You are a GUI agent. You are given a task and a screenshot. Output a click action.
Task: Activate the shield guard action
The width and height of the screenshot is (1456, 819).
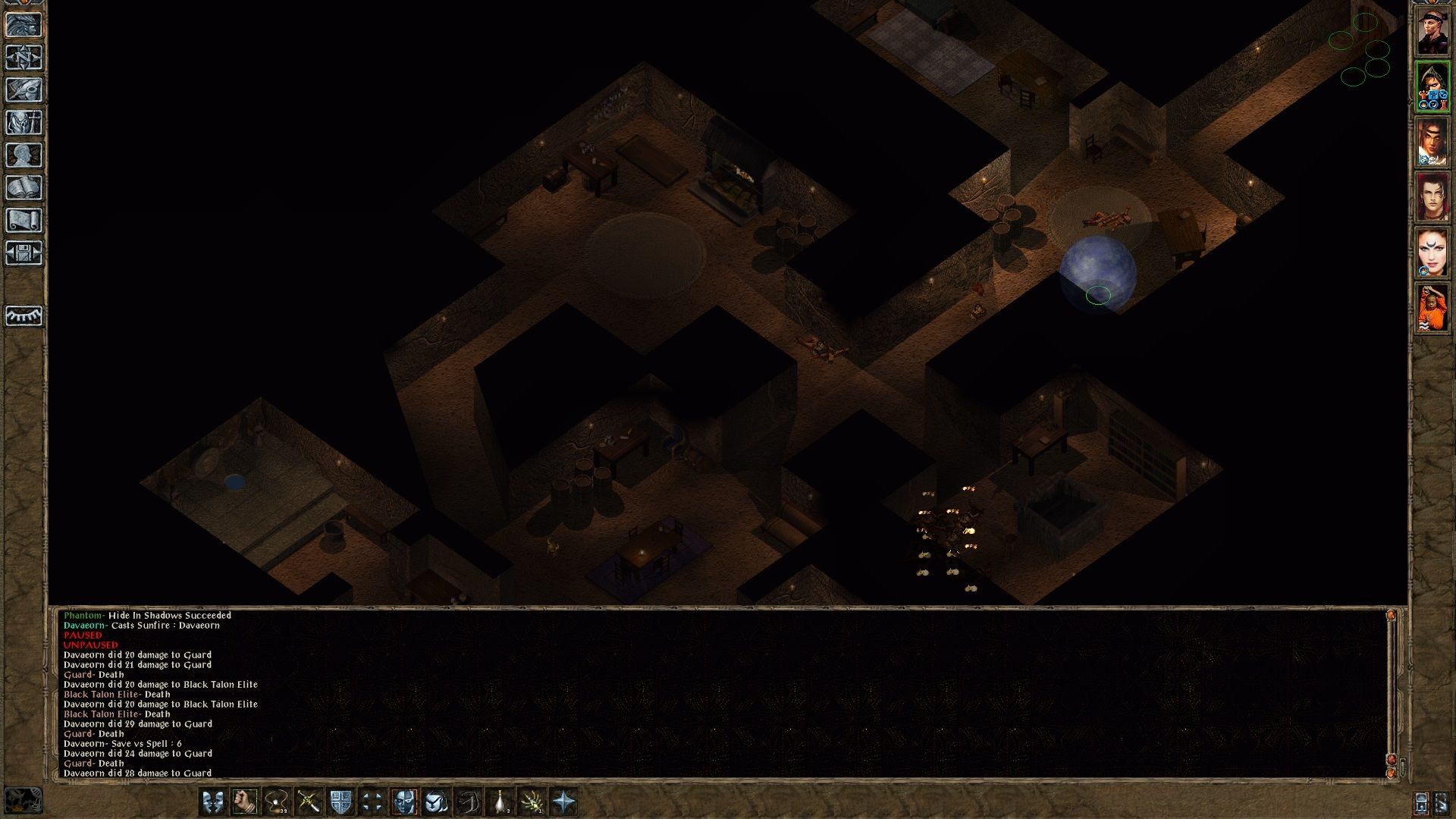340,802
